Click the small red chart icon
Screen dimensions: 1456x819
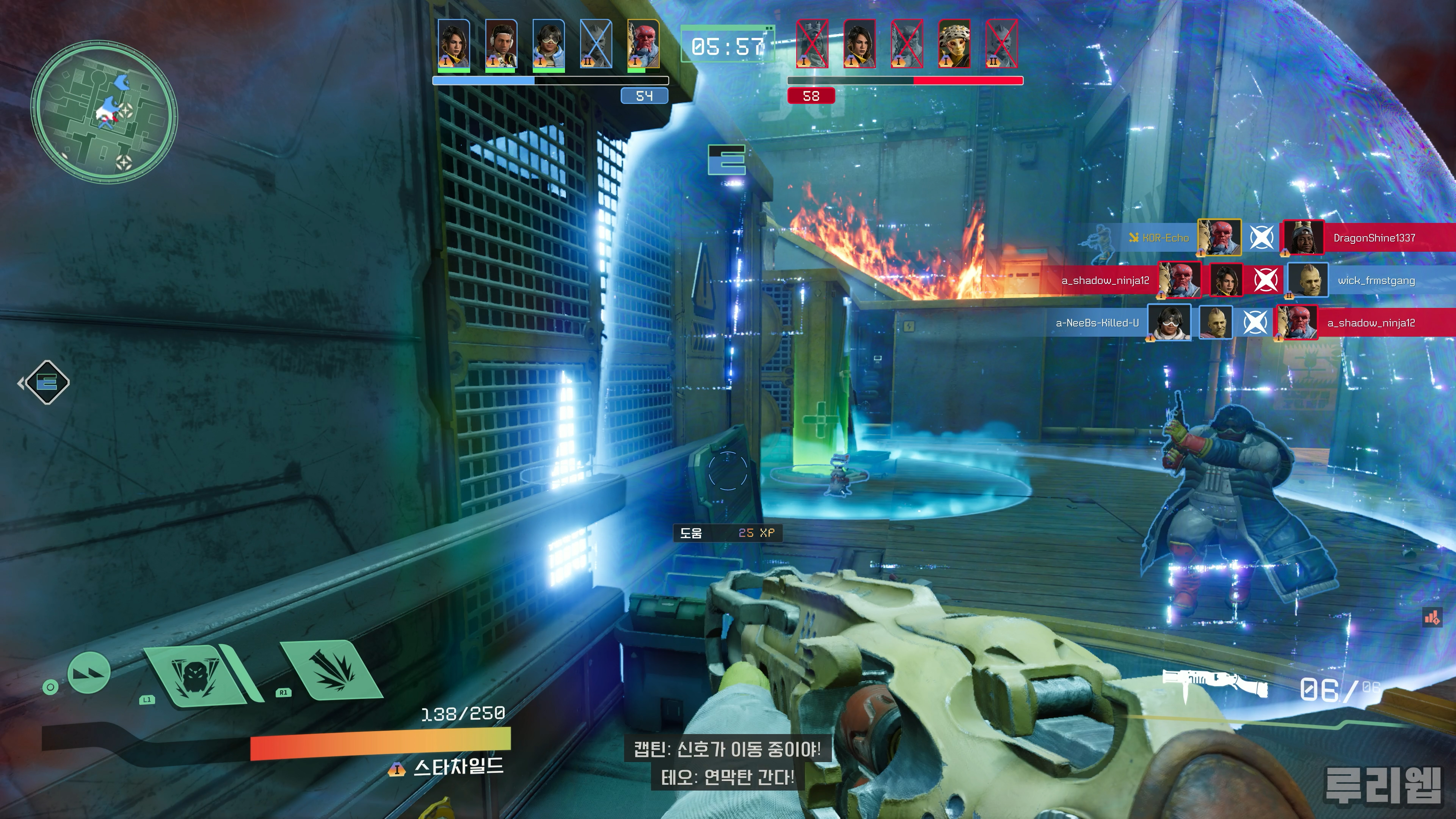point(1432,618)
